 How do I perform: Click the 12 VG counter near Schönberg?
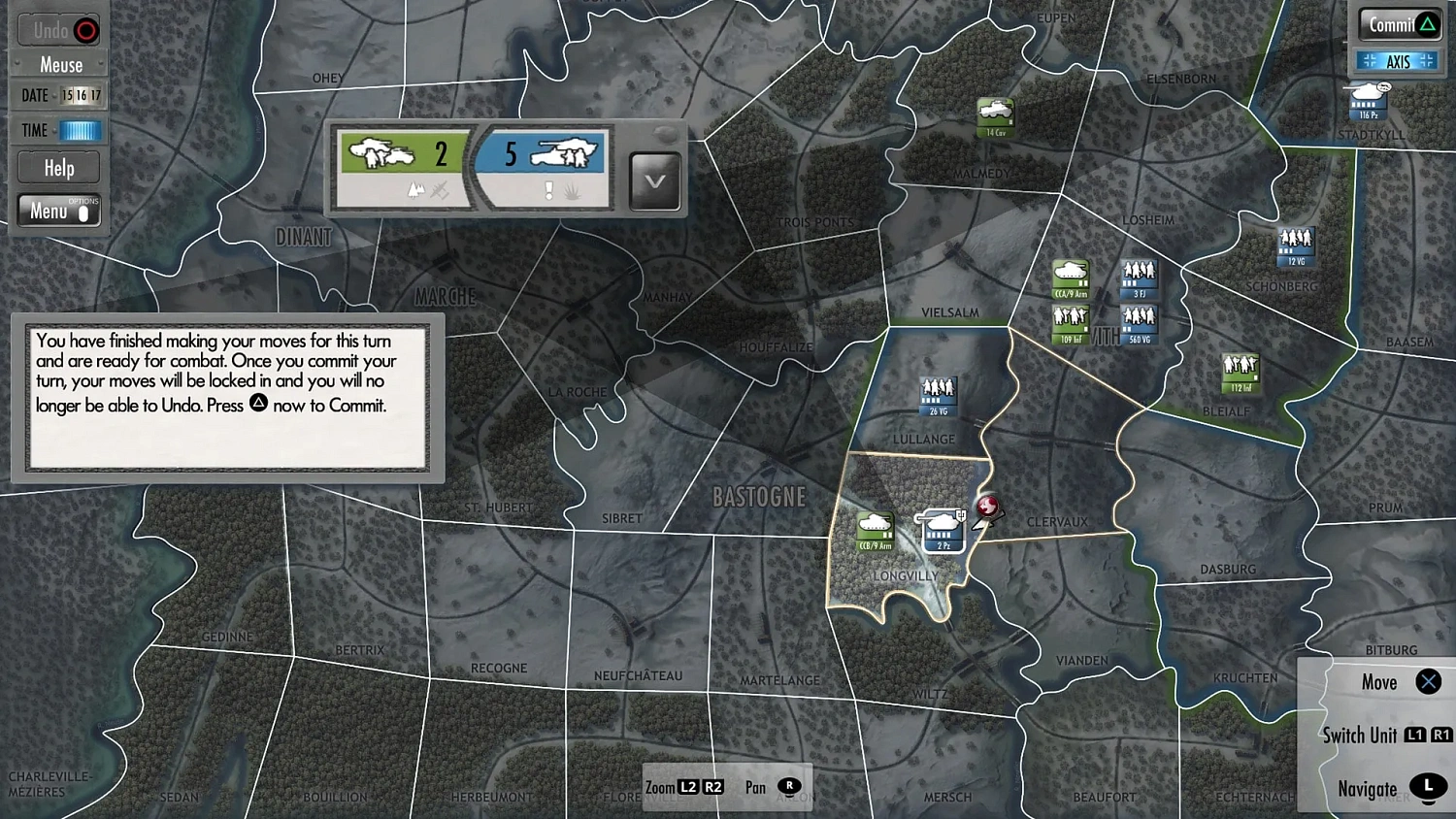tap(1295, 246)
